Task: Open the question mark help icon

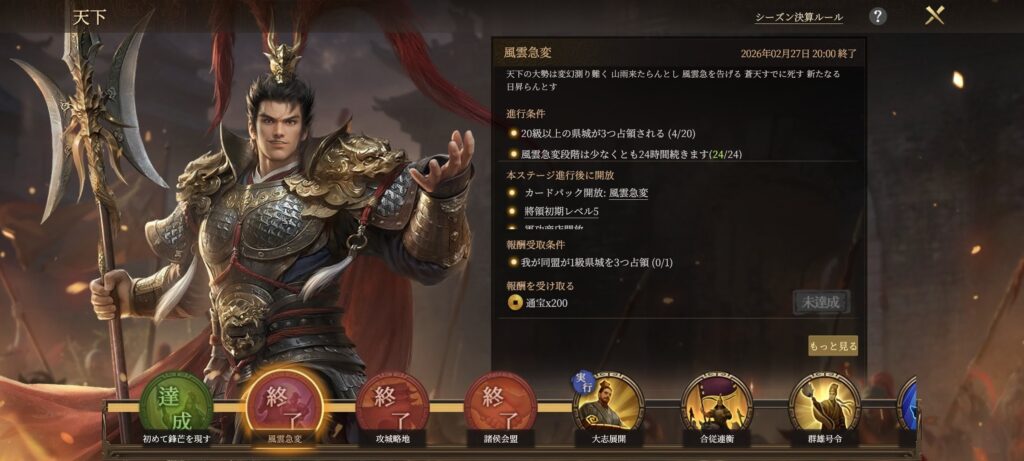Action: tap(877, 16)
